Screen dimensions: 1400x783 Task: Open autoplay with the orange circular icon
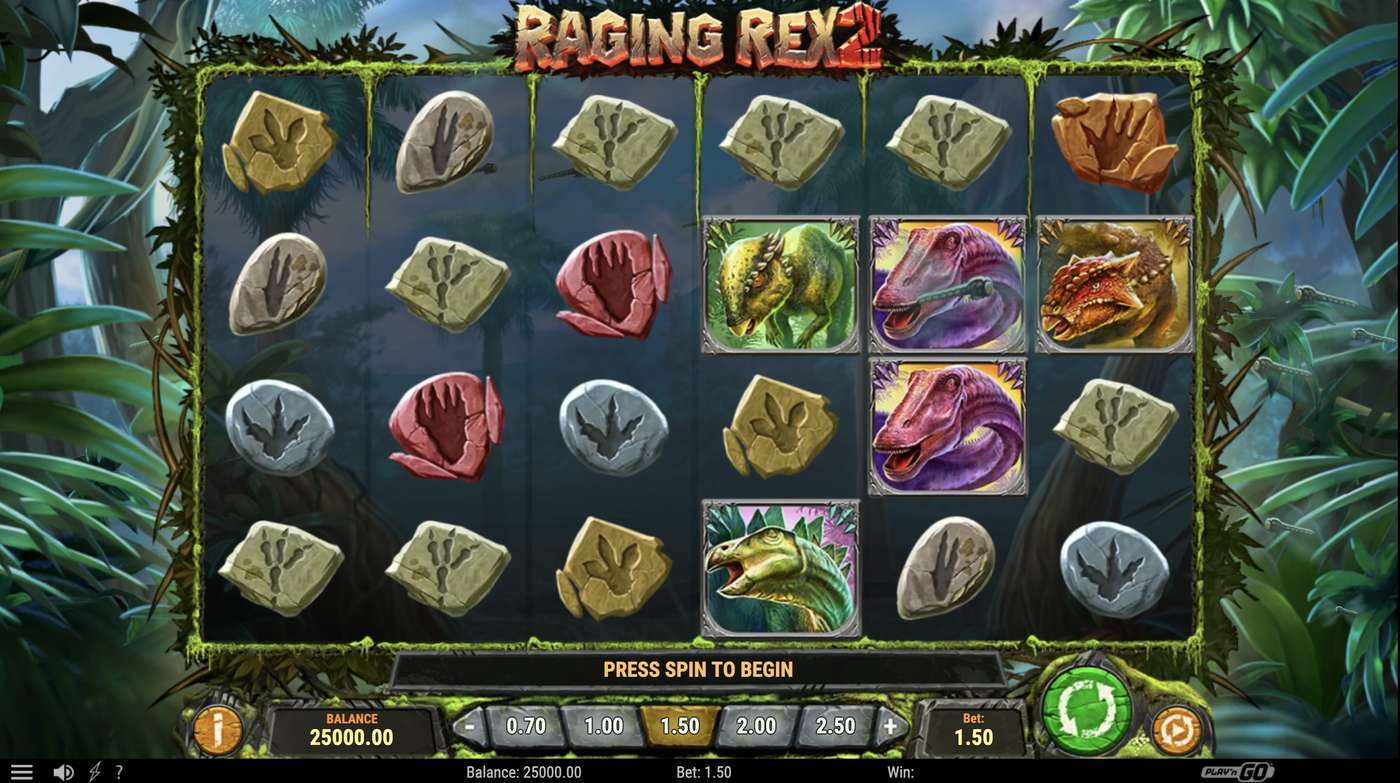1180,730
